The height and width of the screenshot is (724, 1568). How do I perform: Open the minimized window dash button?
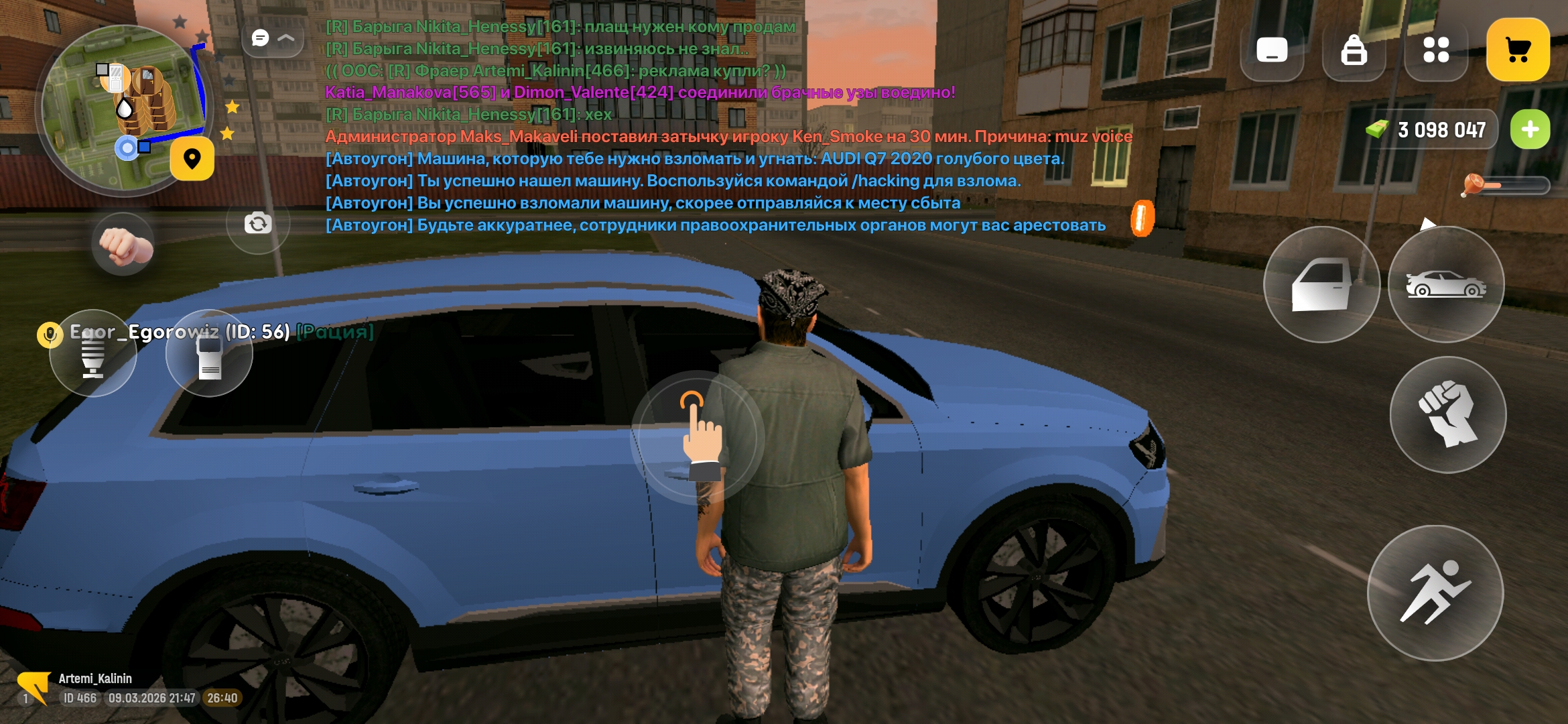coord(1271,50)
